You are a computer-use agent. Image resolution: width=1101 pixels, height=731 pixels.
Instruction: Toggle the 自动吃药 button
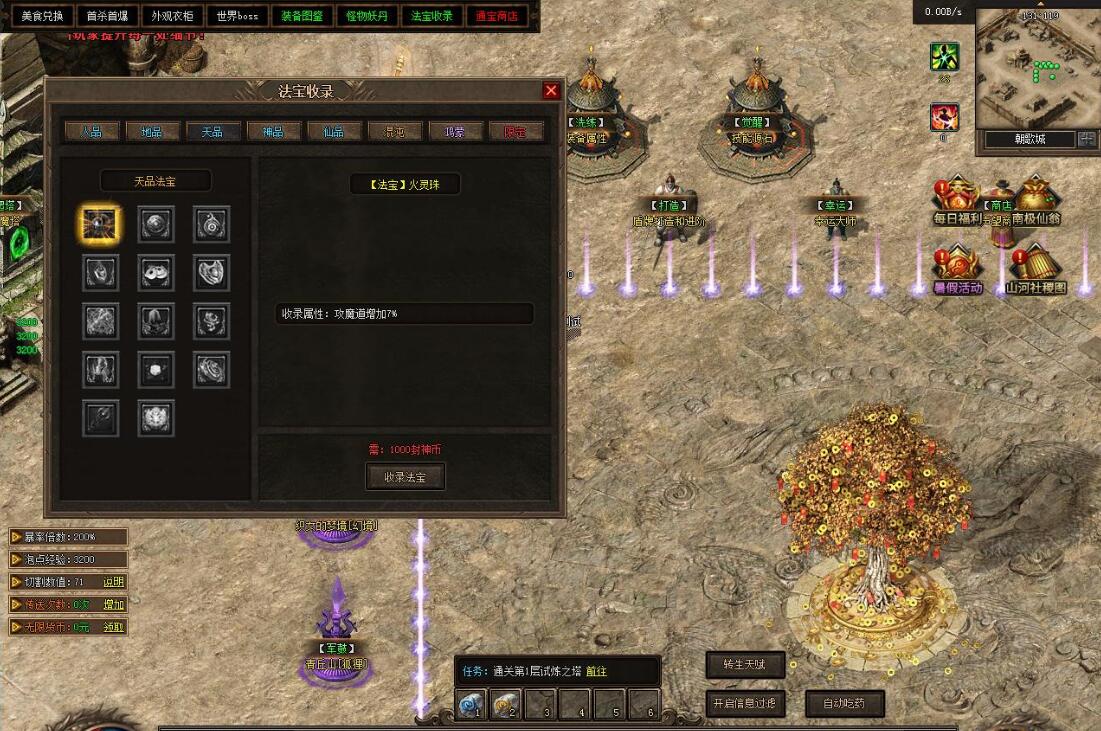[x=846, y=703]
